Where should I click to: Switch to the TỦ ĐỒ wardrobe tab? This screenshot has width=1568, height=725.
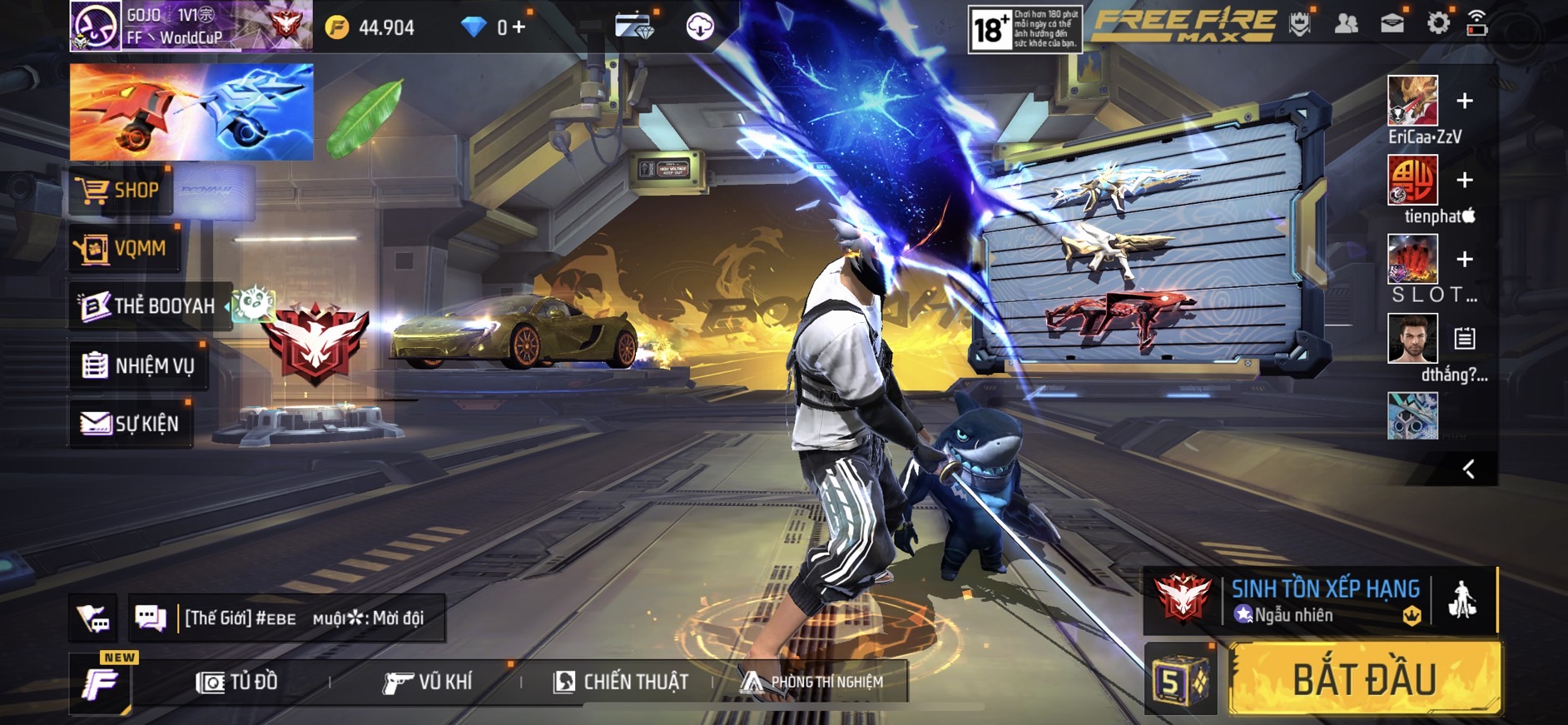click(x=237, y=683)
